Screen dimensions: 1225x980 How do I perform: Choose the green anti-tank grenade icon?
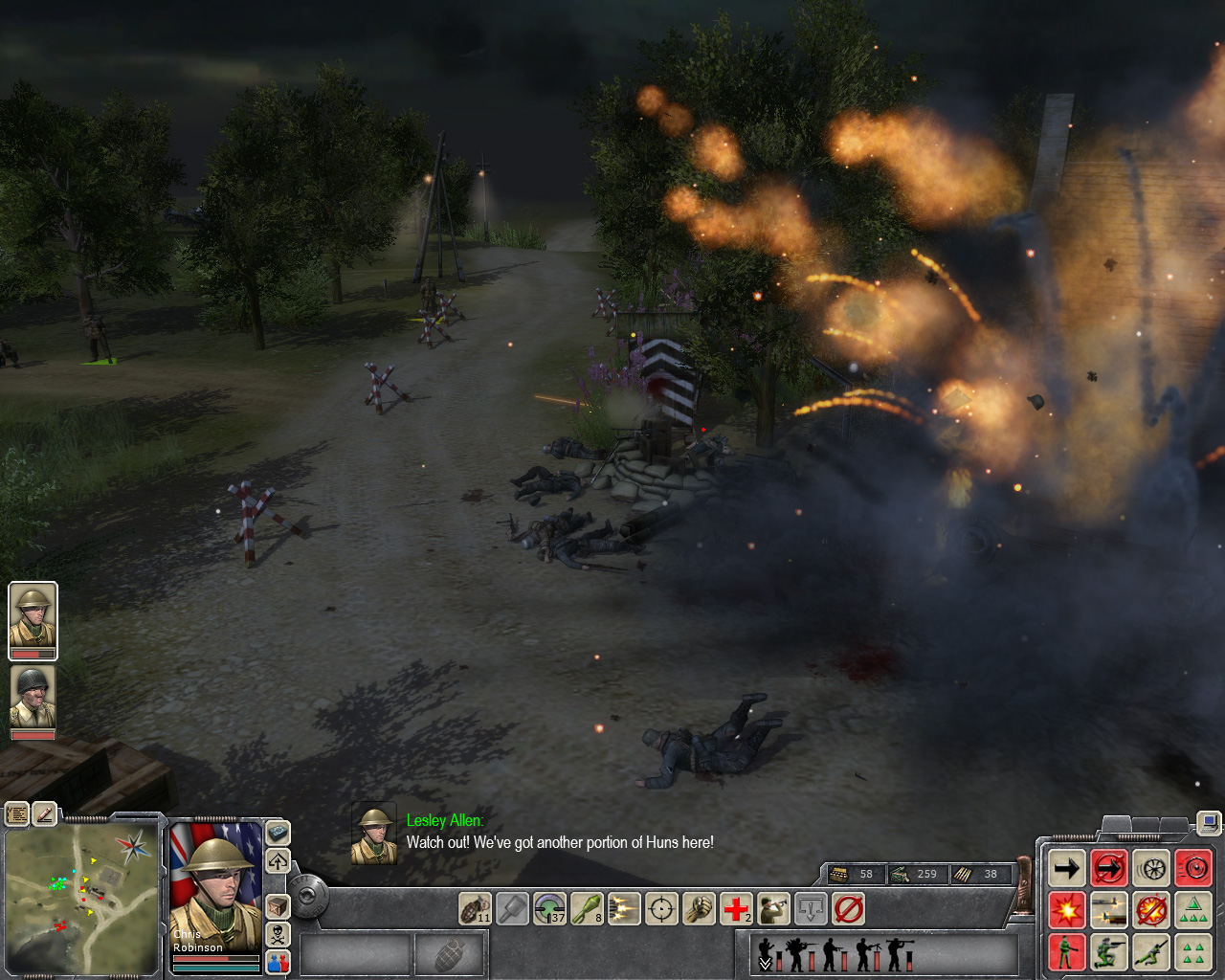click(586, 908)
